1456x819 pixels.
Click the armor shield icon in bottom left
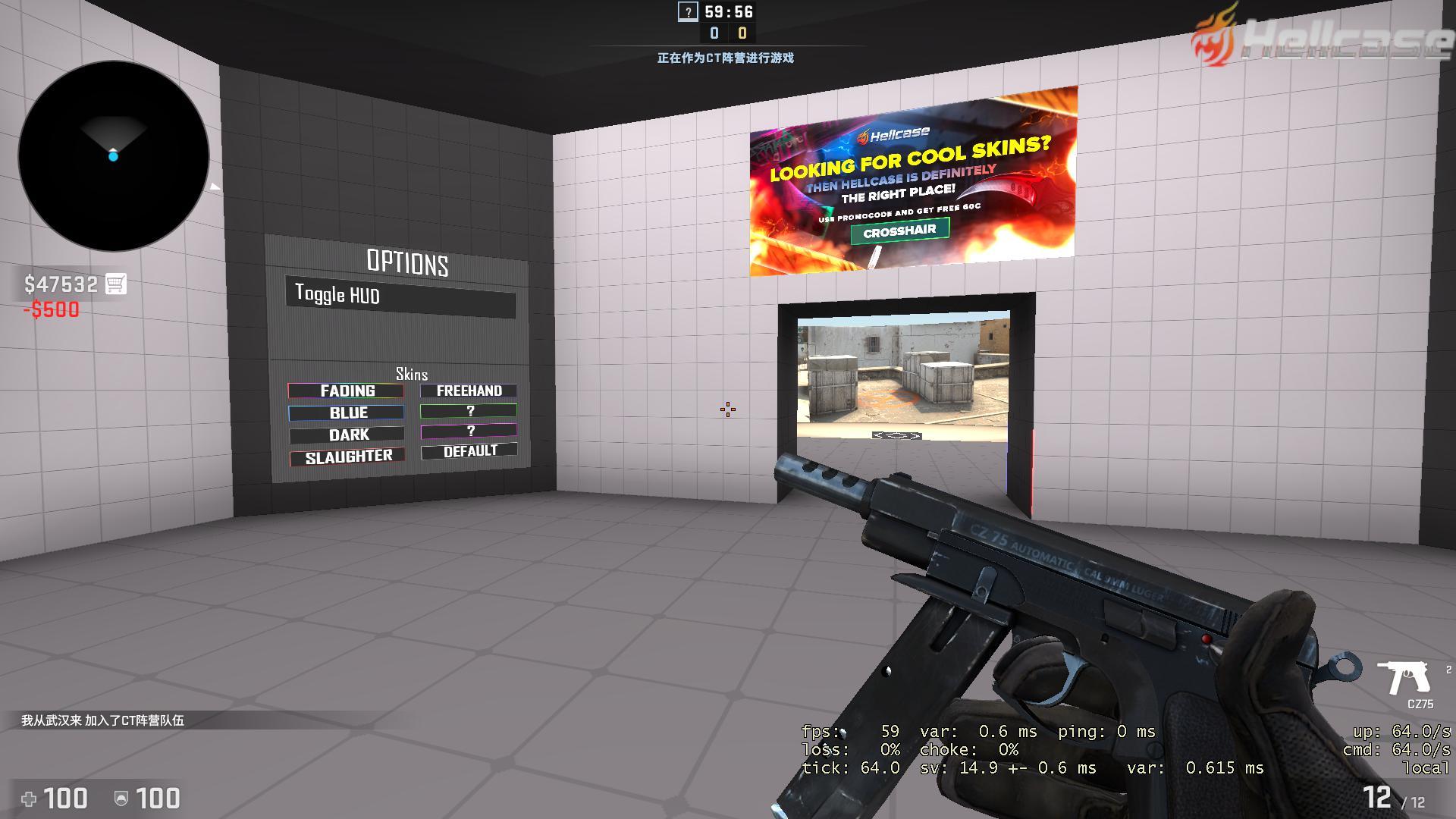point(121,798)
